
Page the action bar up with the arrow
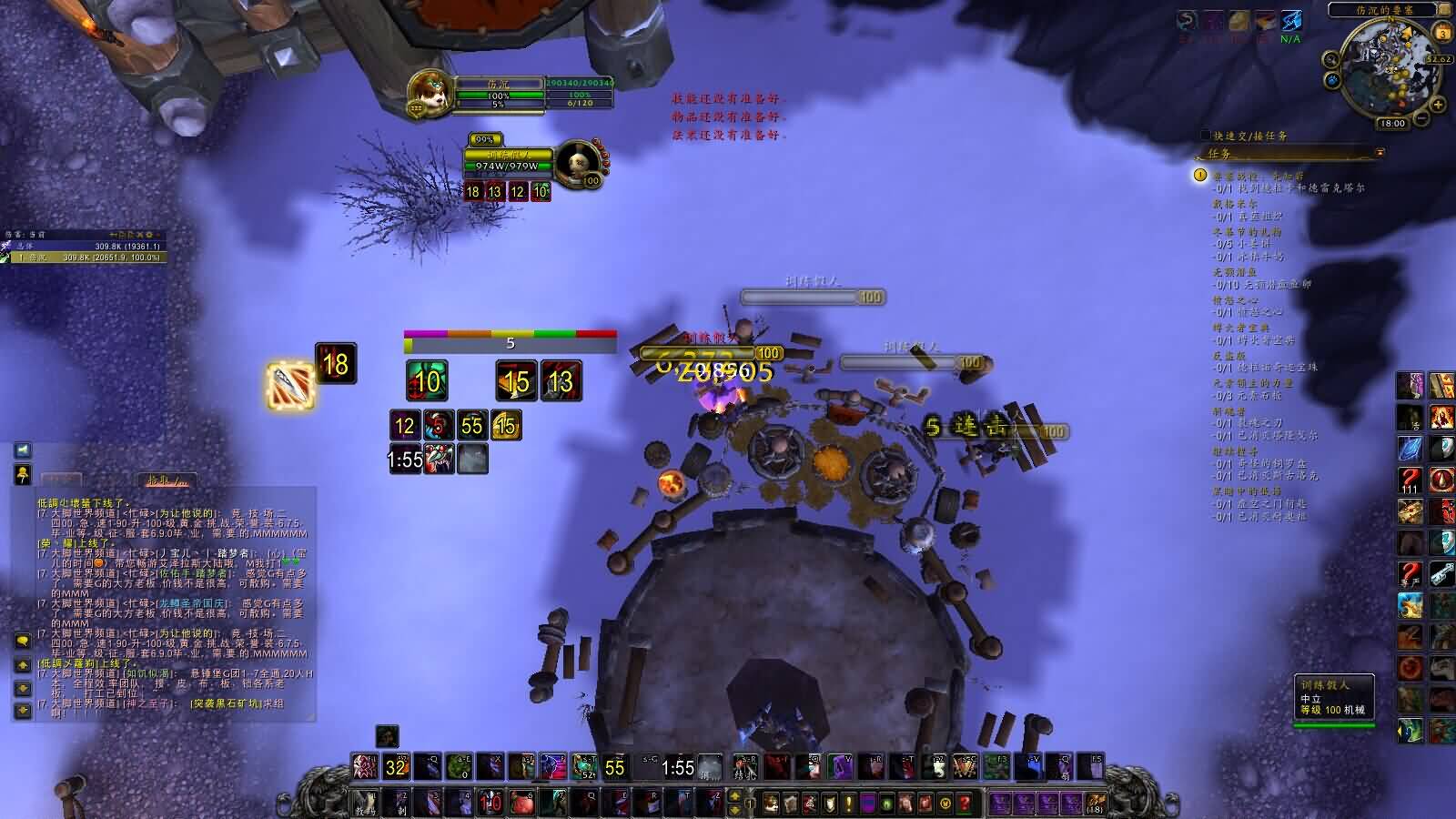(735, 796)
